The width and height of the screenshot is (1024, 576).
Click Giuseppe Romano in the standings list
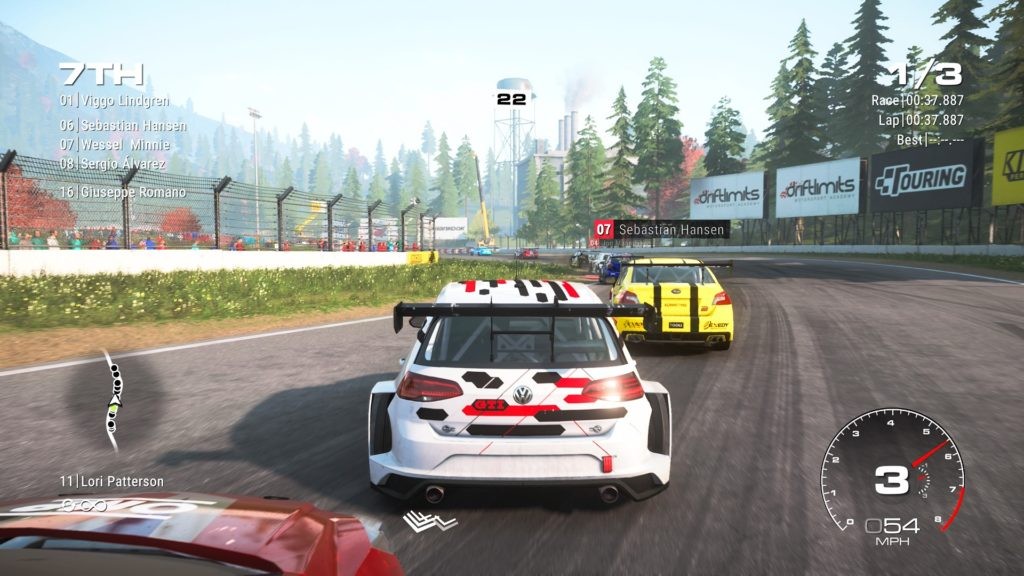pyautogui.click(x=122, y=191)
